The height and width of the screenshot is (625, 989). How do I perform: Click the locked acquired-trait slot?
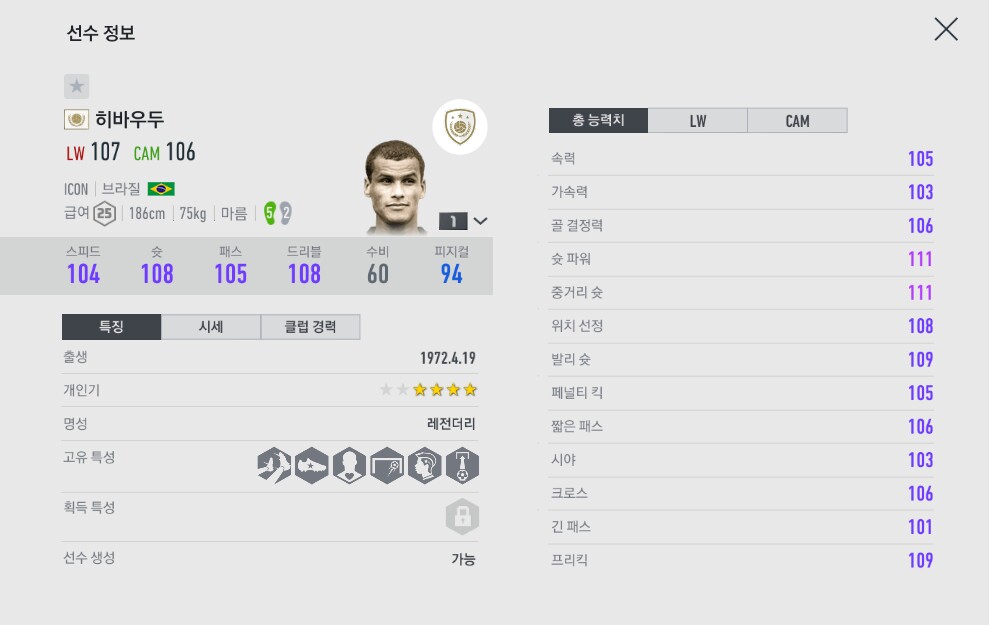(x=462, y=517)
